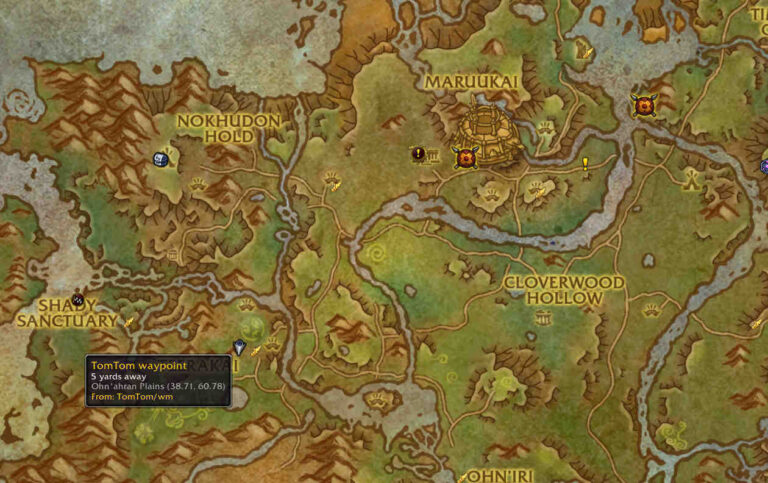Viewport: 768px width, 483px height.
Task: Click the crossed-weapons shield marker beside Maruukai hut
Action: 464,157
